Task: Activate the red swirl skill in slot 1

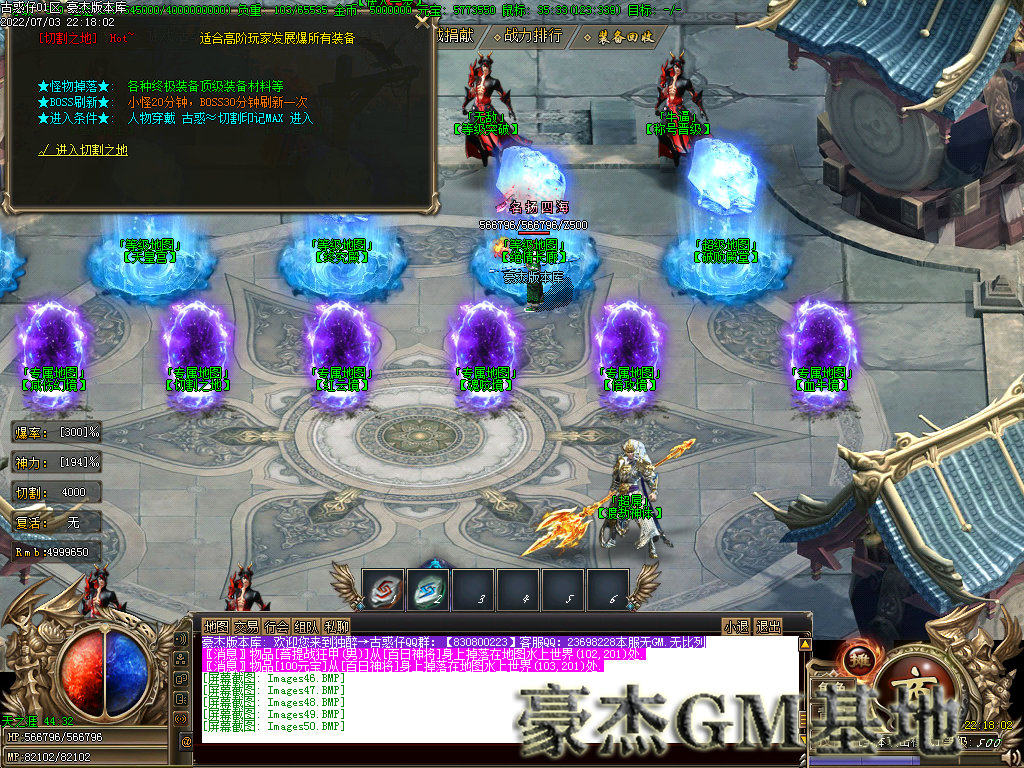Action: click(383, 590)
